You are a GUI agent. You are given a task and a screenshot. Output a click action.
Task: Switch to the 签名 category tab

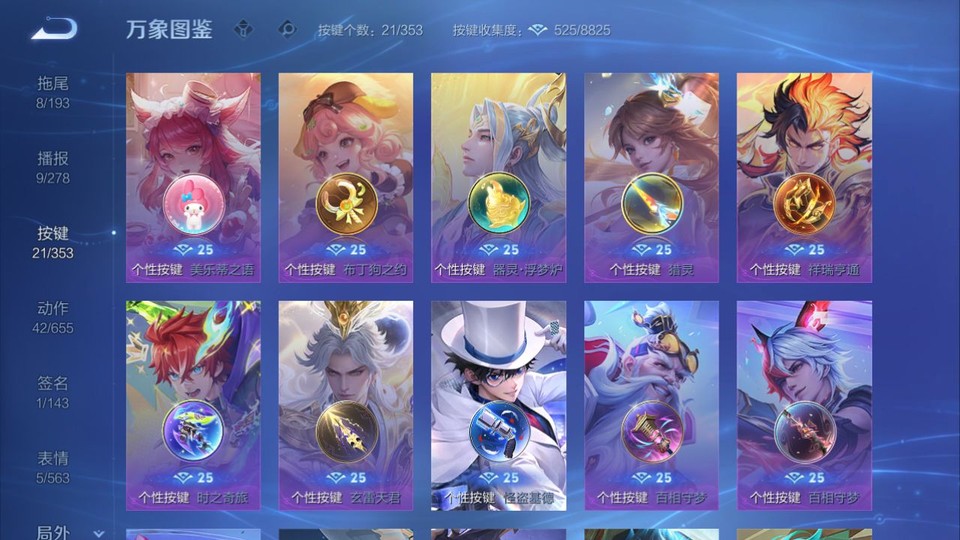[53, 392]
